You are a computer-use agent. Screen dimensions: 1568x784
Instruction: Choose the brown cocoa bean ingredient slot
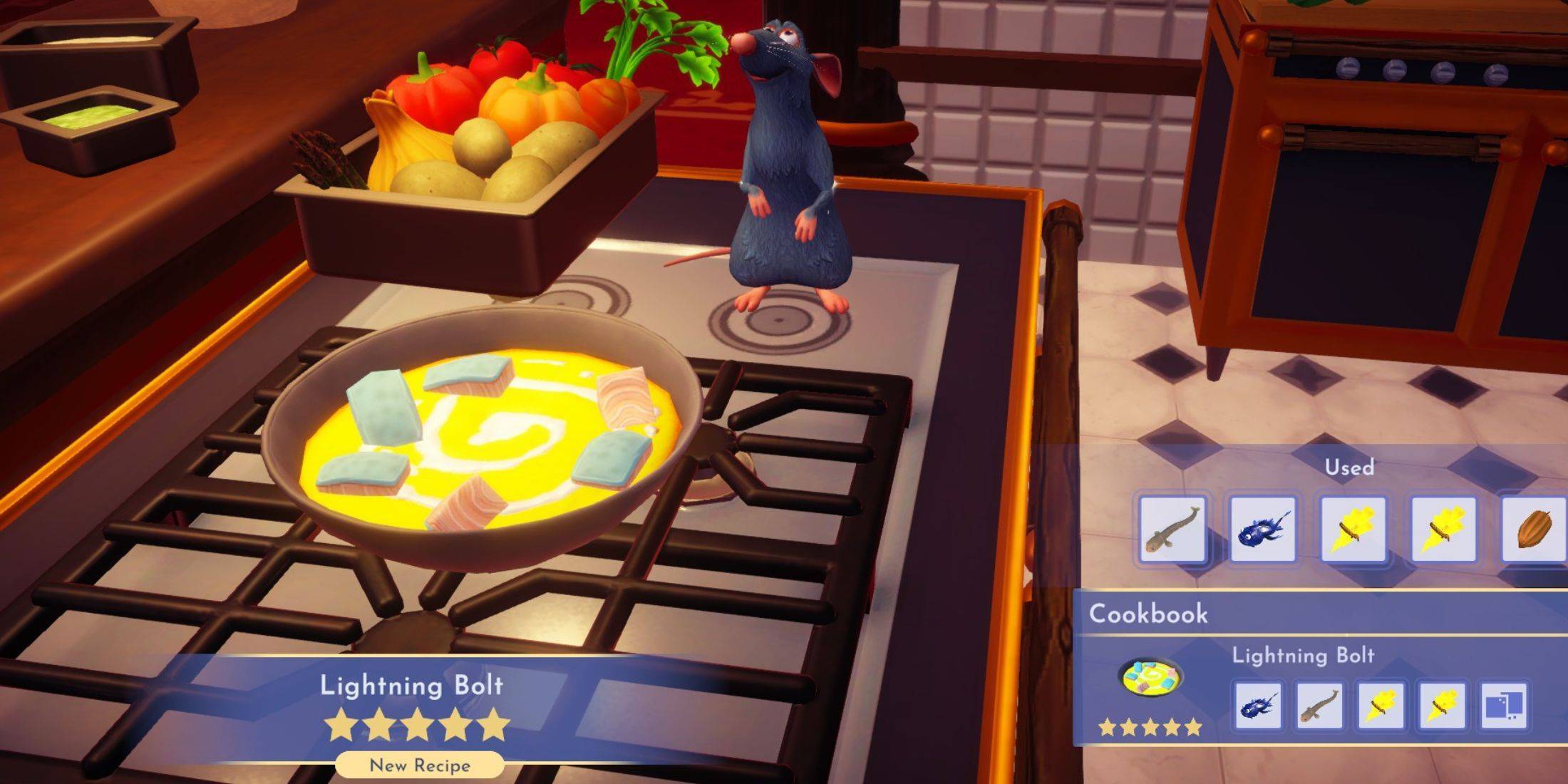(1532, 530)
